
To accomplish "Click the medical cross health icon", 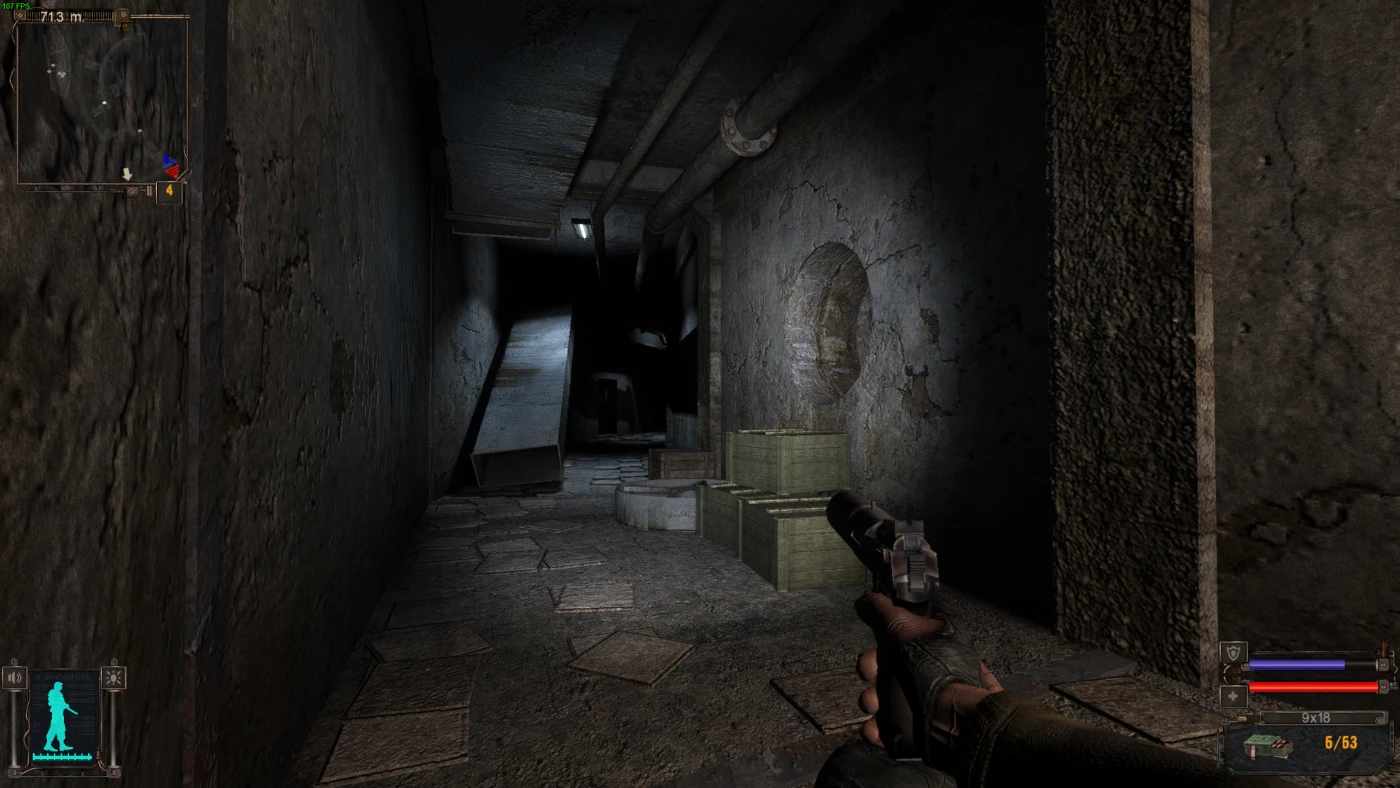I will tap(1233, 696).
